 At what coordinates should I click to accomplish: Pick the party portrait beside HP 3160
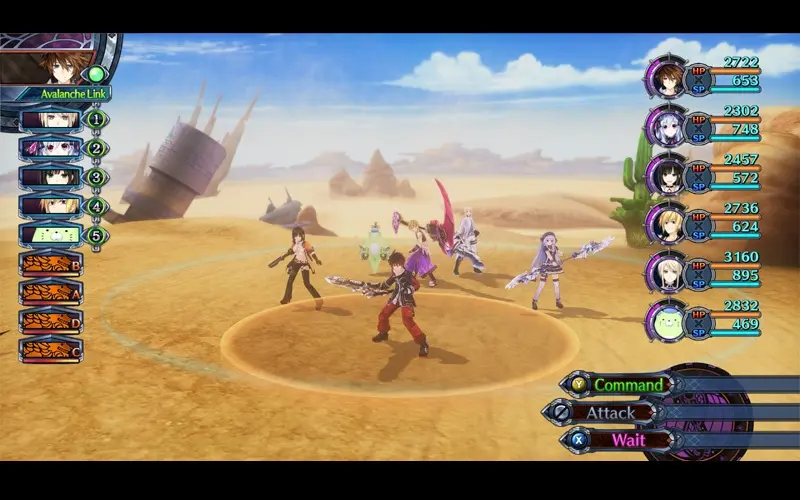664,272
